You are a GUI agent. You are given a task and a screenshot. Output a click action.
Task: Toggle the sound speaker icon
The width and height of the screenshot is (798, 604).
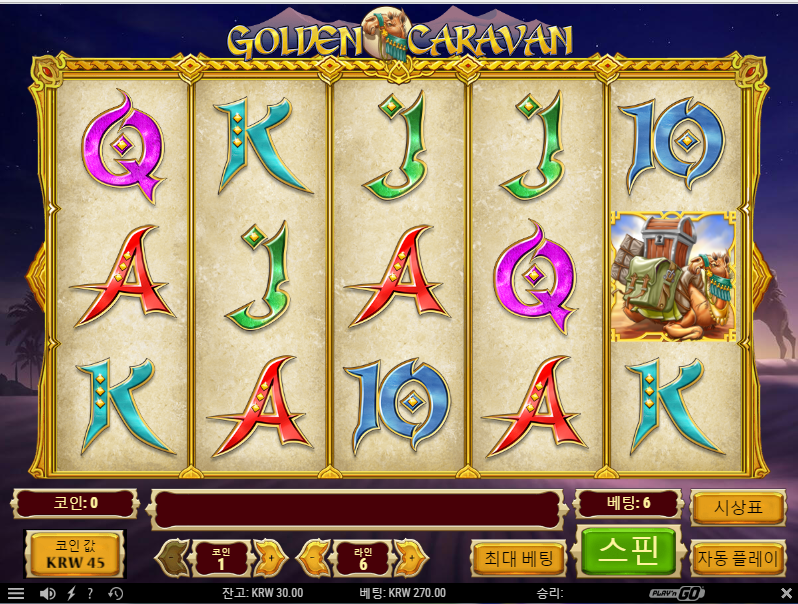pyautogui.click(x=47, y=593)
